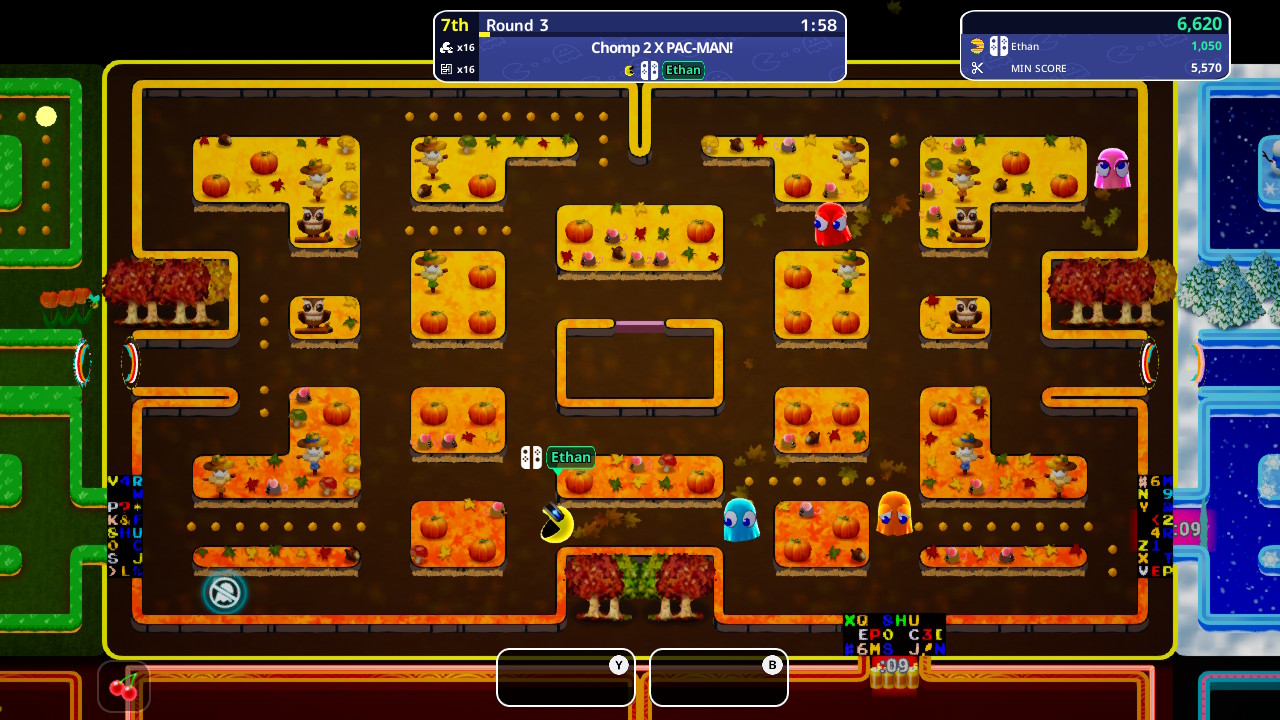
Task: Select the blue ghost below the ghost house
Action: click(x=741, y=521)
